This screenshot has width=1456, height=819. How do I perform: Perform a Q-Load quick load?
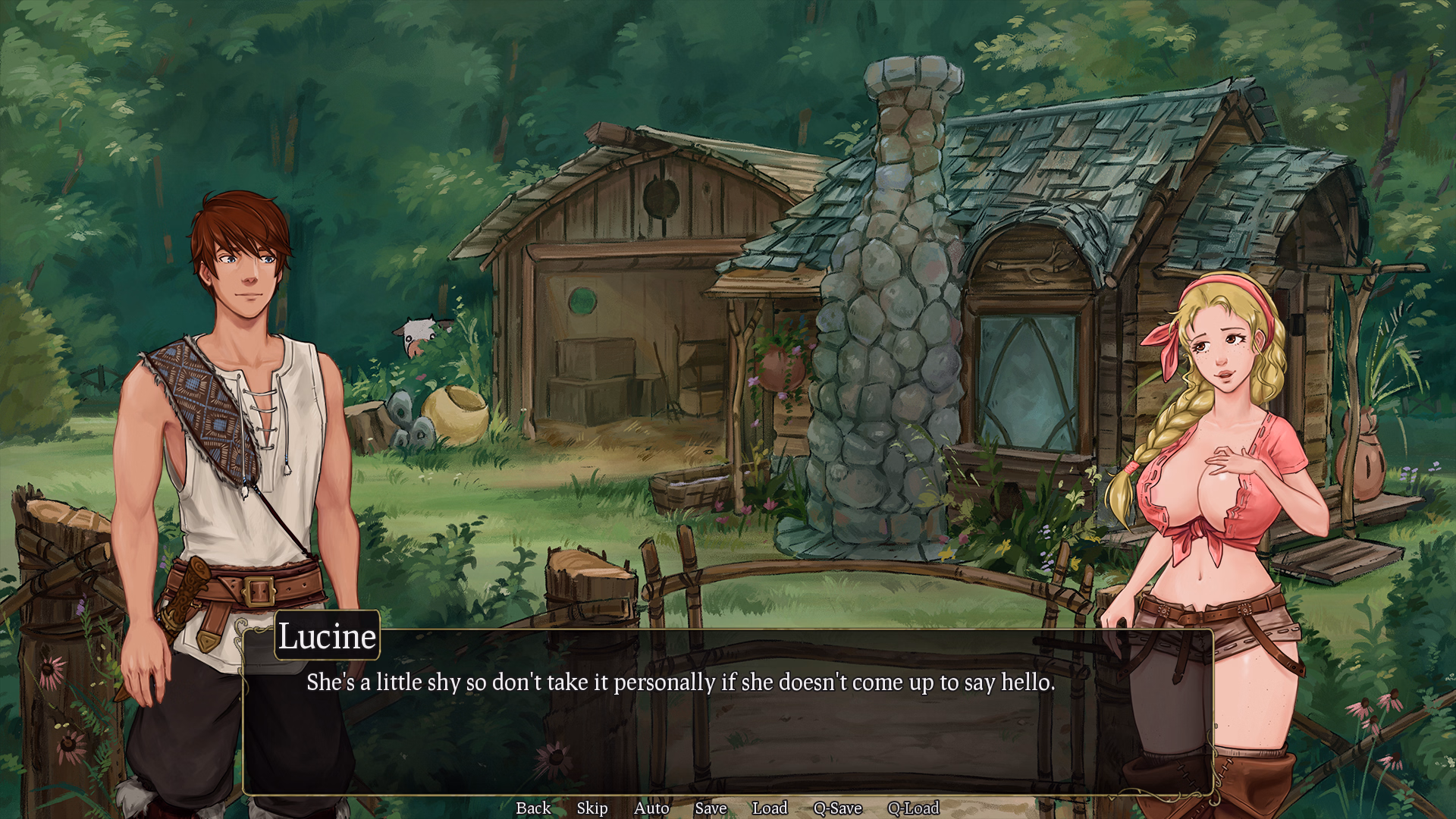pos(913,808)
